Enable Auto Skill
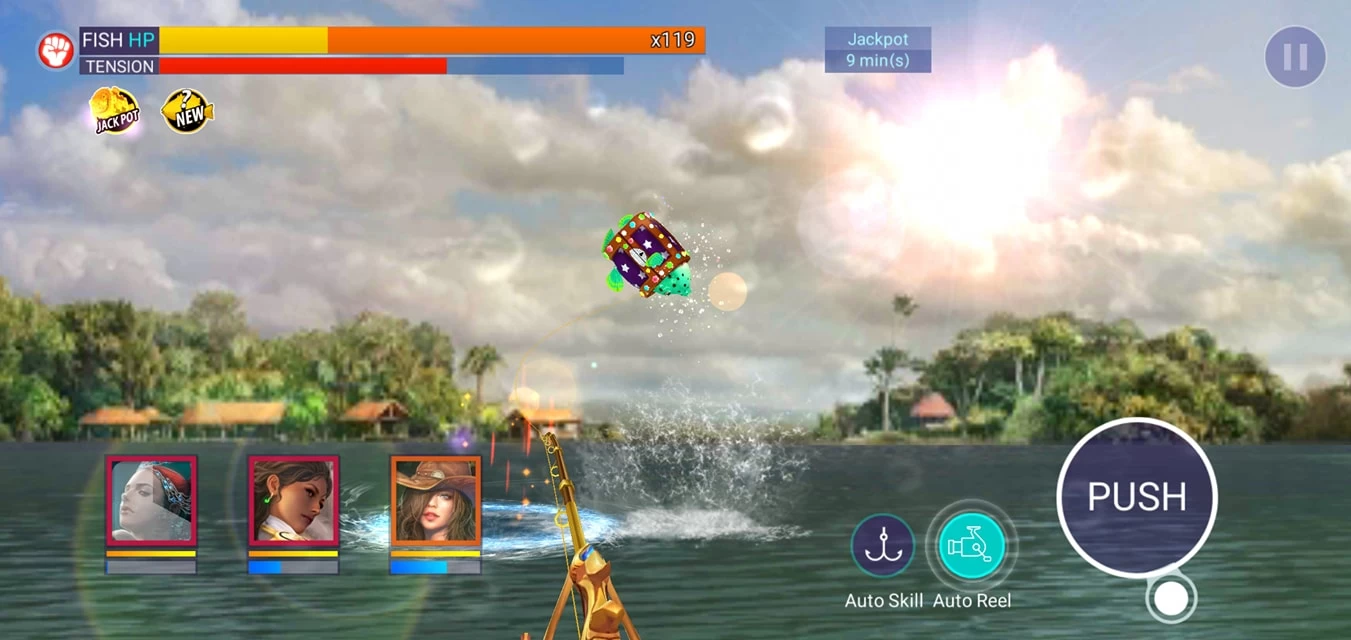The height and width of the screenshot is (640, 1351). (883, 546)
